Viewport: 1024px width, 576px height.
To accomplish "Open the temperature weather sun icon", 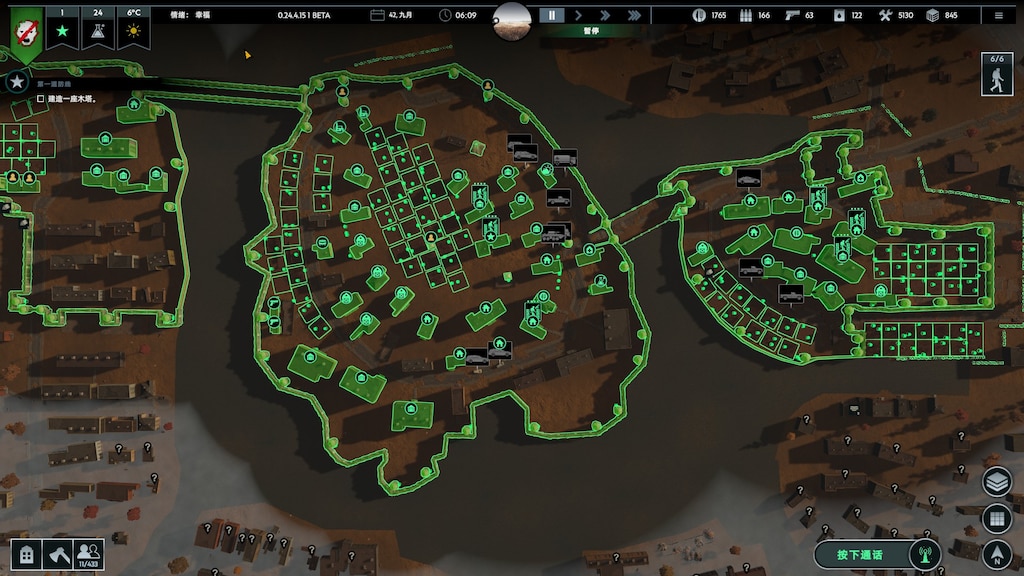I will (132, 32).
